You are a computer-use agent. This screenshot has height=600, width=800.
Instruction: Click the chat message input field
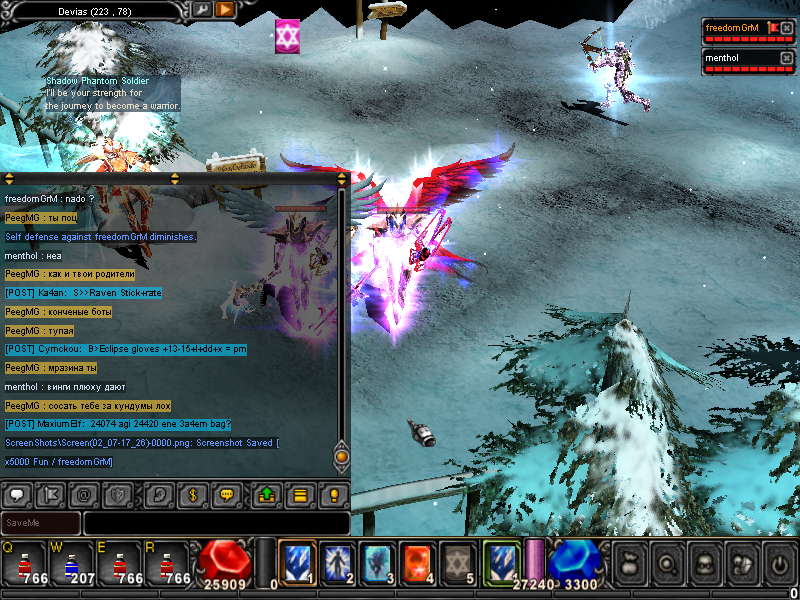tap(216, 523)
